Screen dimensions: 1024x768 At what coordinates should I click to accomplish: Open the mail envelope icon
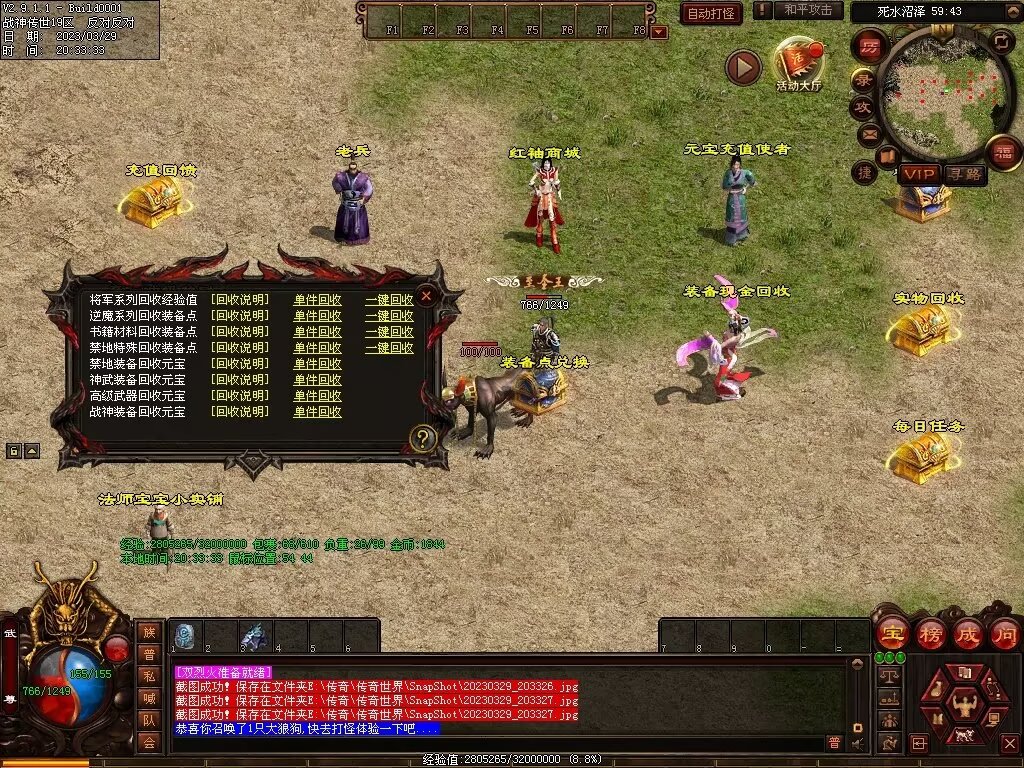(x=868, y=133)
